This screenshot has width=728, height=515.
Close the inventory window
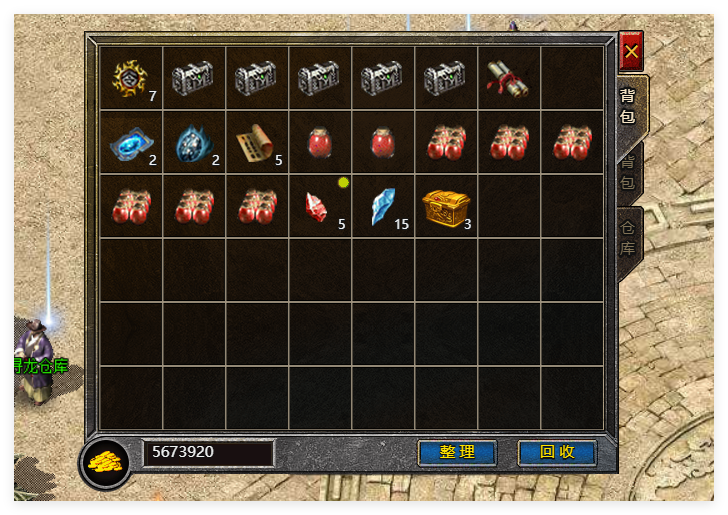pos(631,51)
